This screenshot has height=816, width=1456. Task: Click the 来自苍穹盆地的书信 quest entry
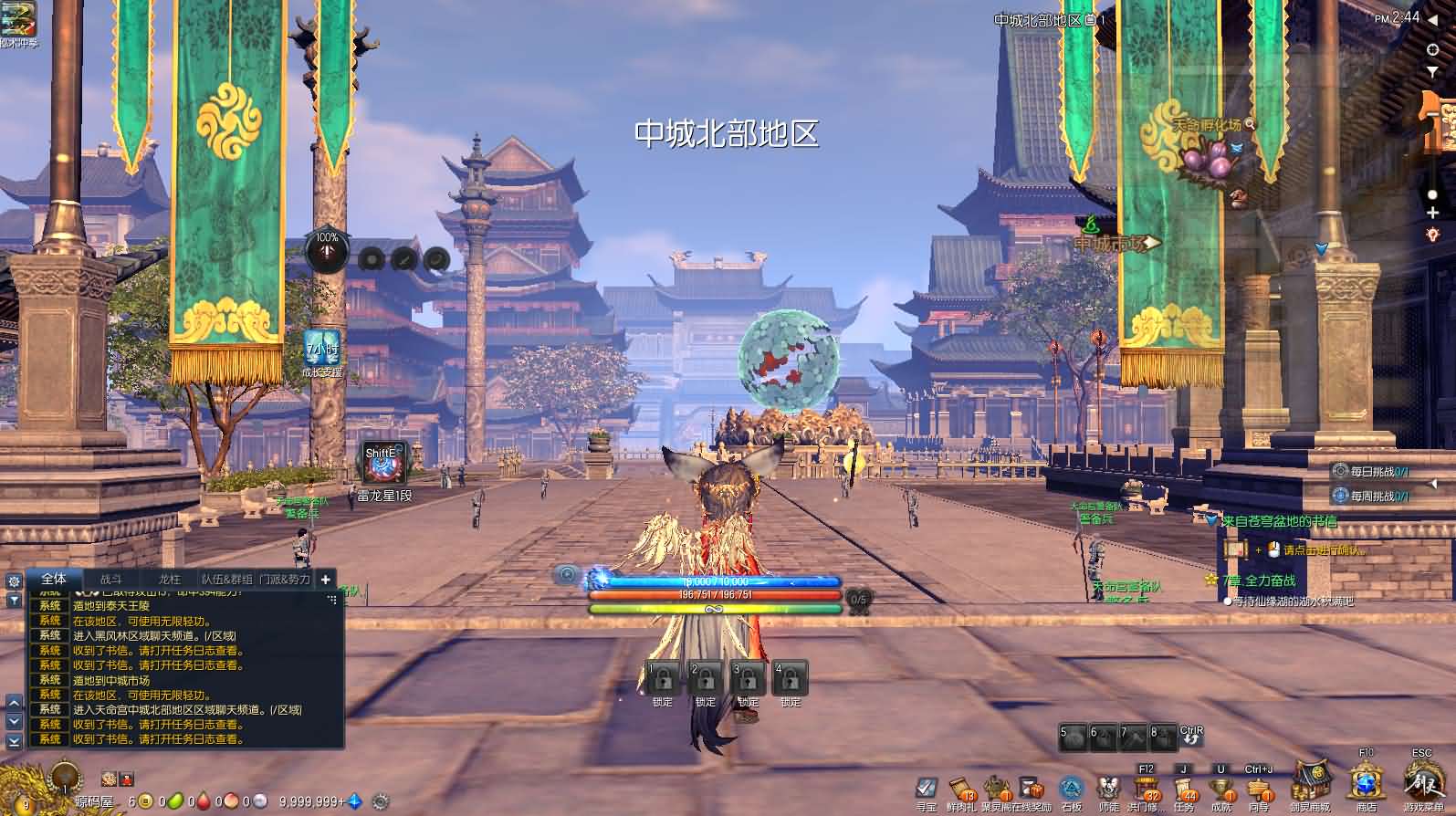[1279, 521]
